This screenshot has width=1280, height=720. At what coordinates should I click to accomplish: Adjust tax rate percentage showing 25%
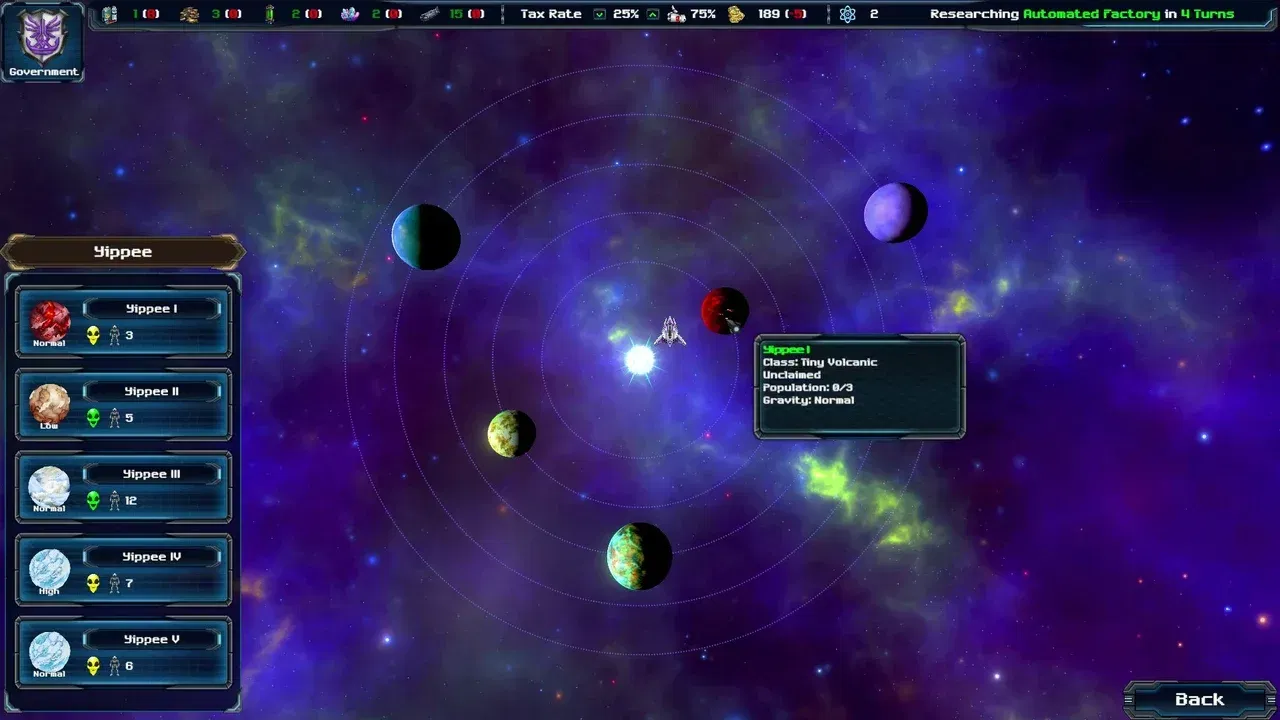pos(627,14)
